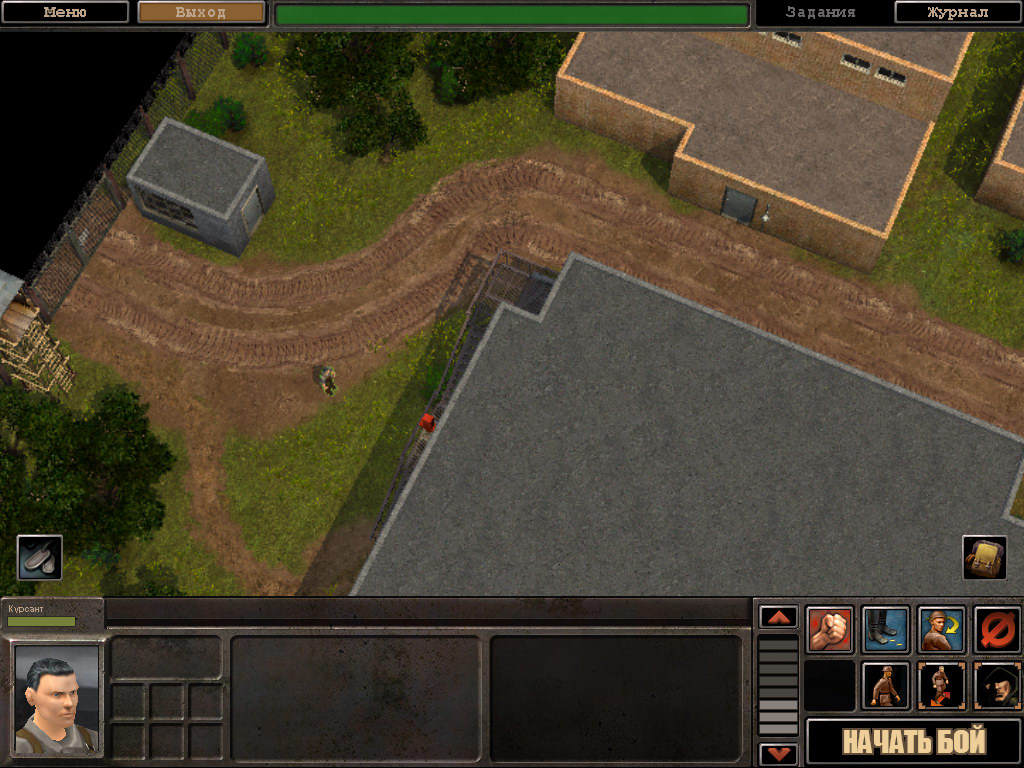
Task: Open the Меню button
Action: pyautogui.click(x=65, y=13)
